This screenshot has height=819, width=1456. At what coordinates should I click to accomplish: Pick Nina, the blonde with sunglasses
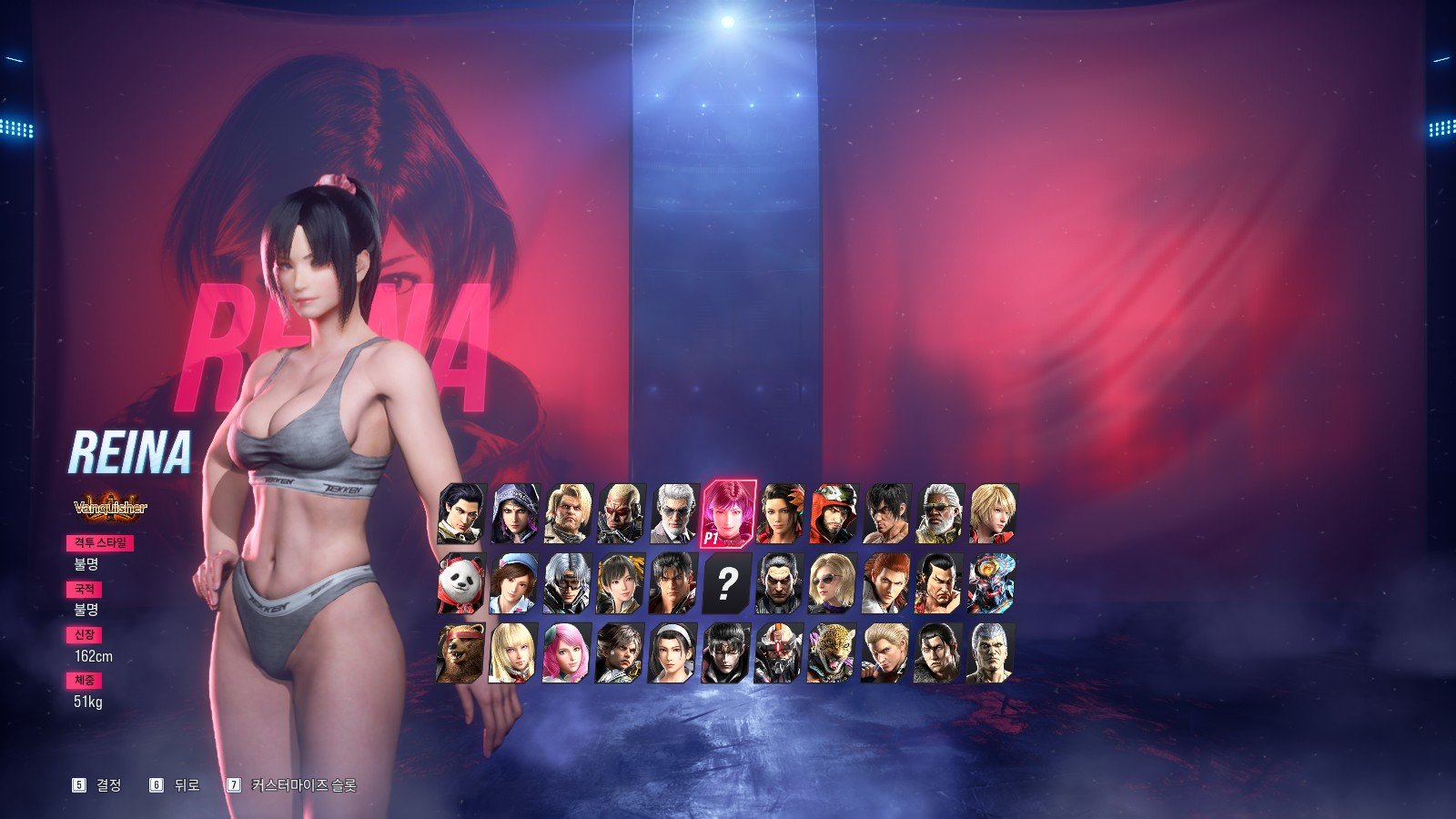[832, 584]
